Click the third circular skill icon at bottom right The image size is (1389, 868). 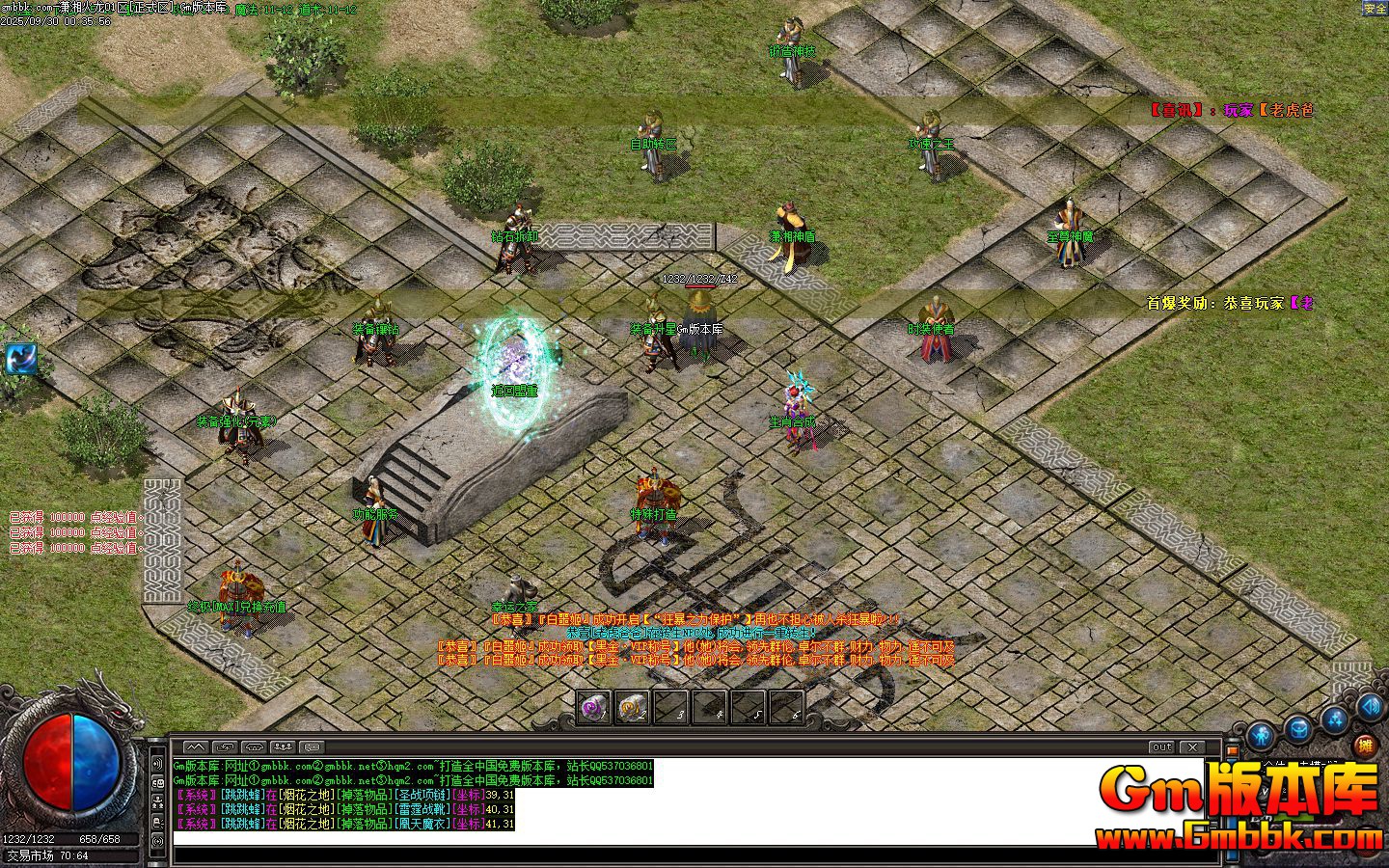(1334, 721)
